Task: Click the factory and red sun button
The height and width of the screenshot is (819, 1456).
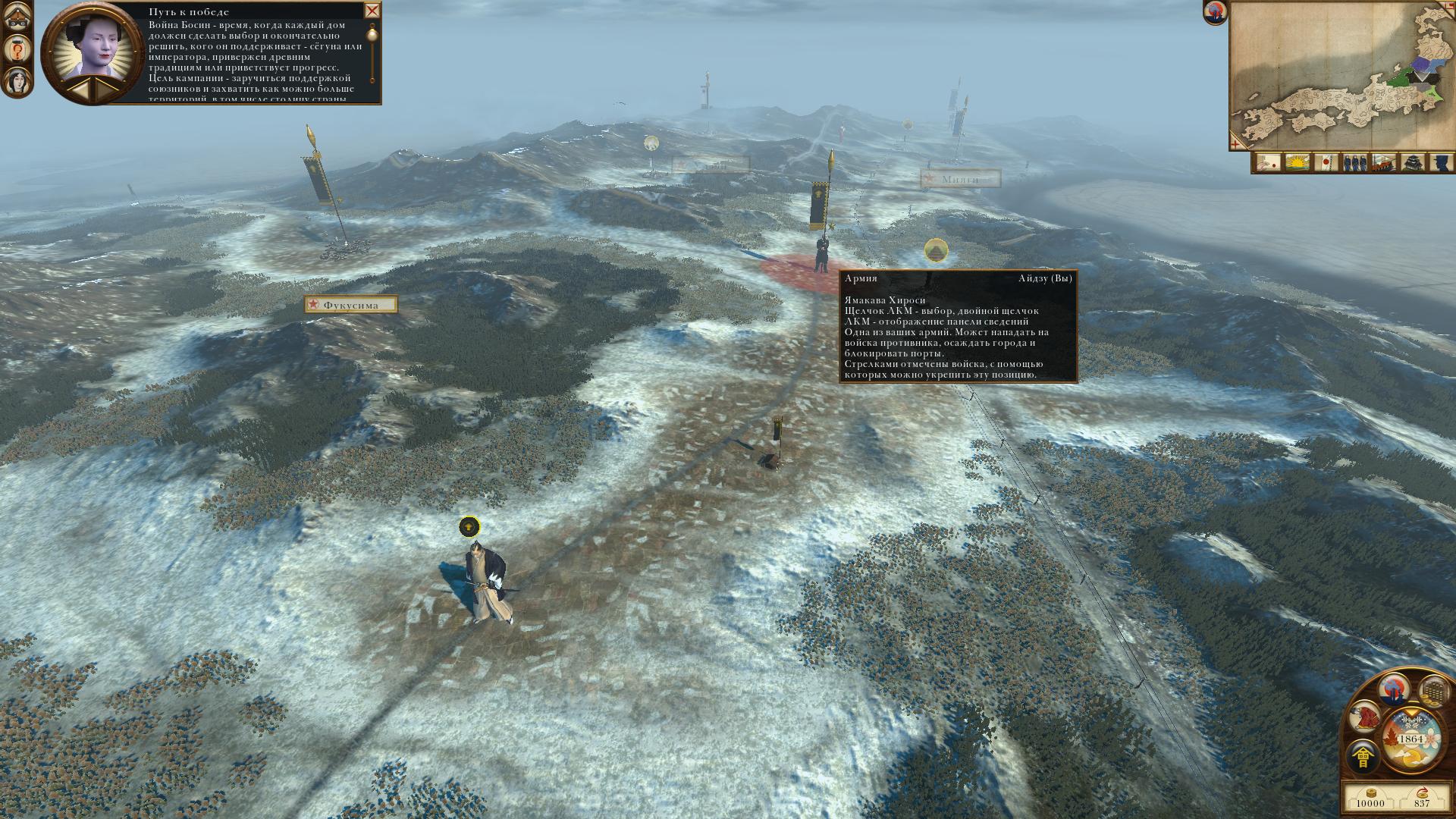Action: click(x=1395, y=689)
